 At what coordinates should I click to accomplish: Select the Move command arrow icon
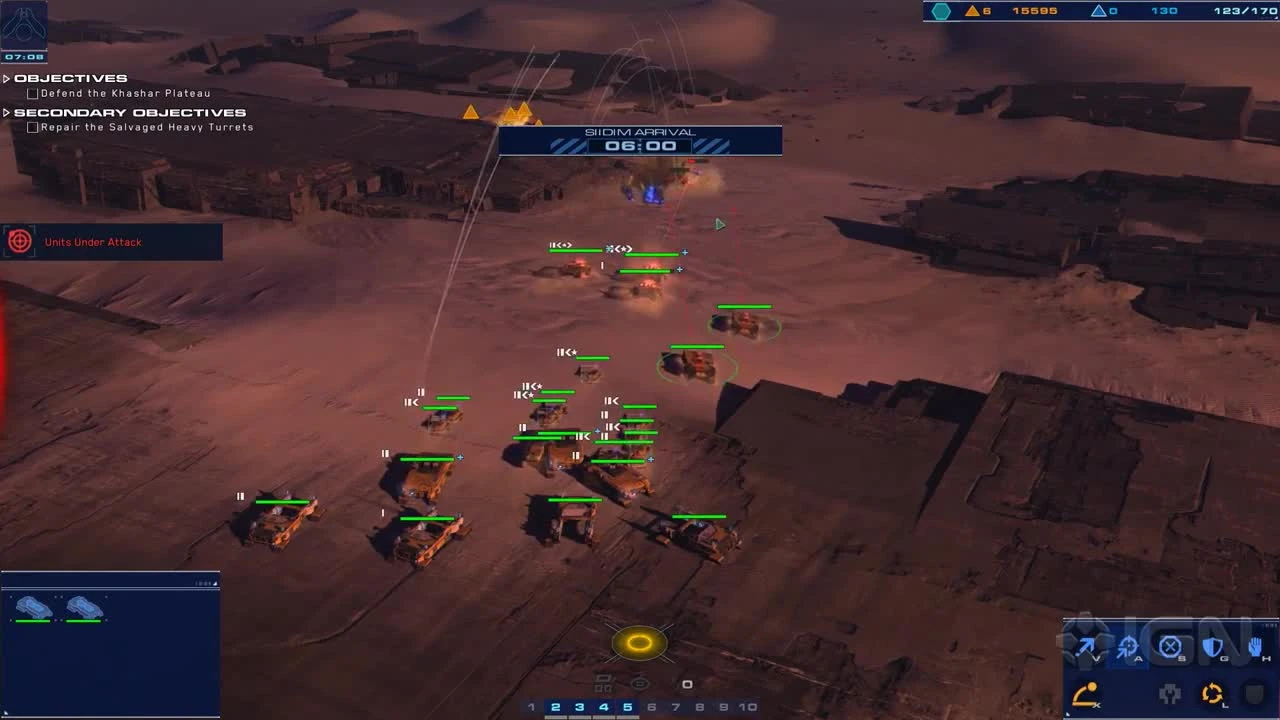(x=1087, y=646)
